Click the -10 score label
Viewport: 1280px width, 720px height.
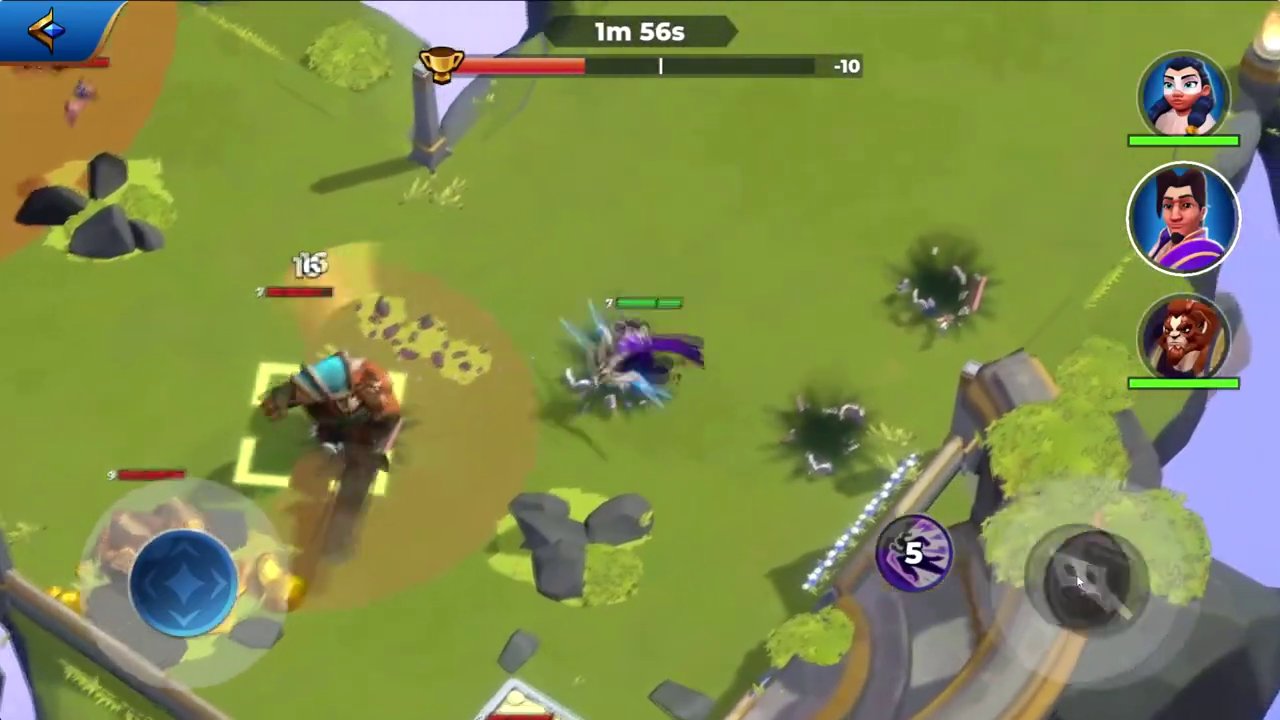[x=846, y=66]
